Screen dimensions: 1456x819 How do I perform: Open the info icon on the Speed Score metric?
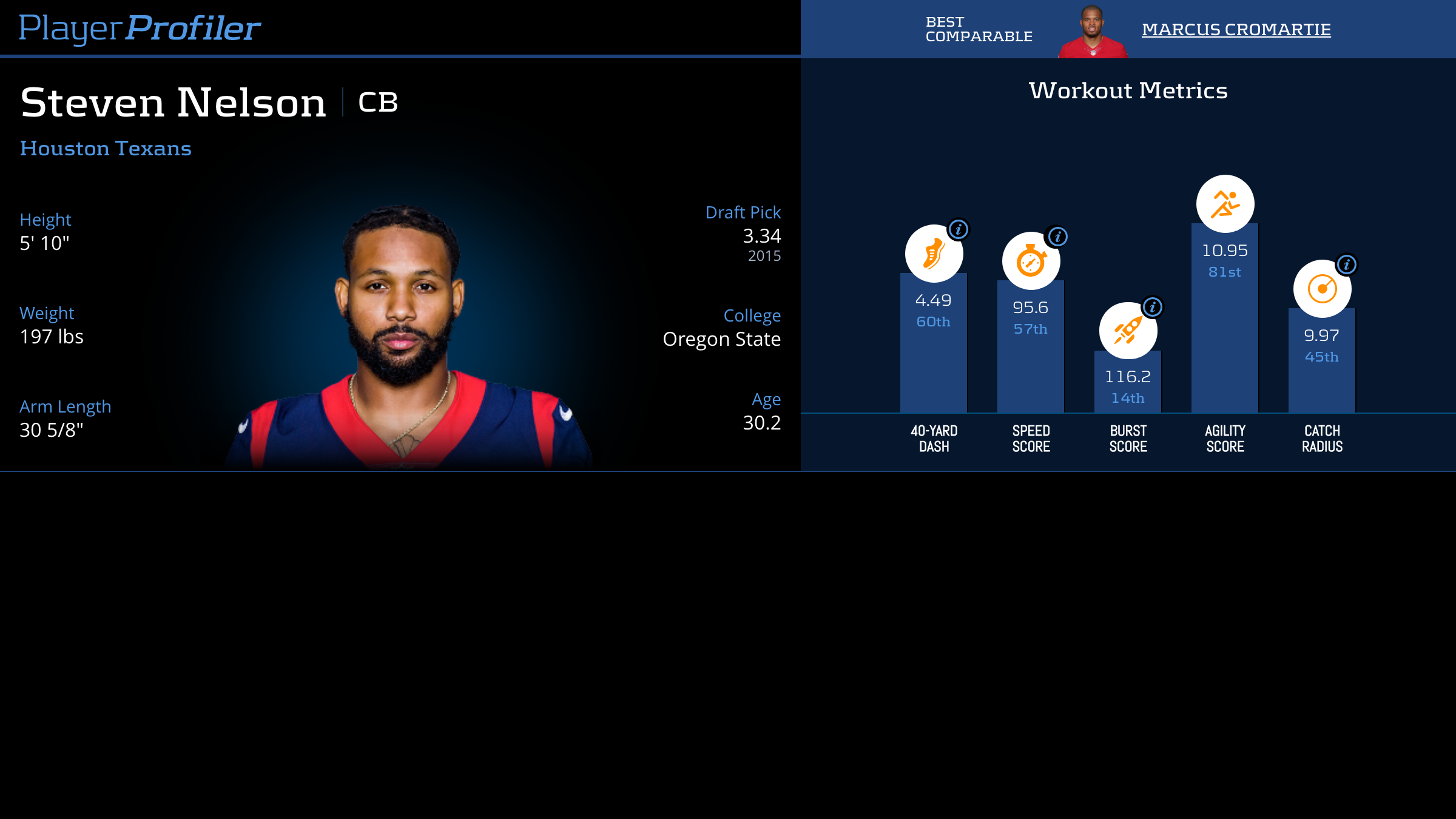click(1058, 238)
